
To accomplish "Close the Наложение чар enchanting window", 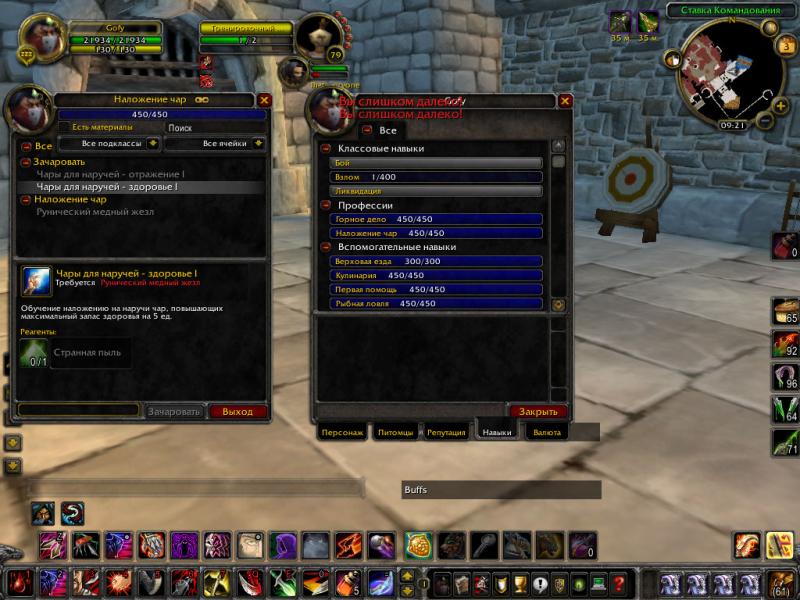I will point(264,100).
